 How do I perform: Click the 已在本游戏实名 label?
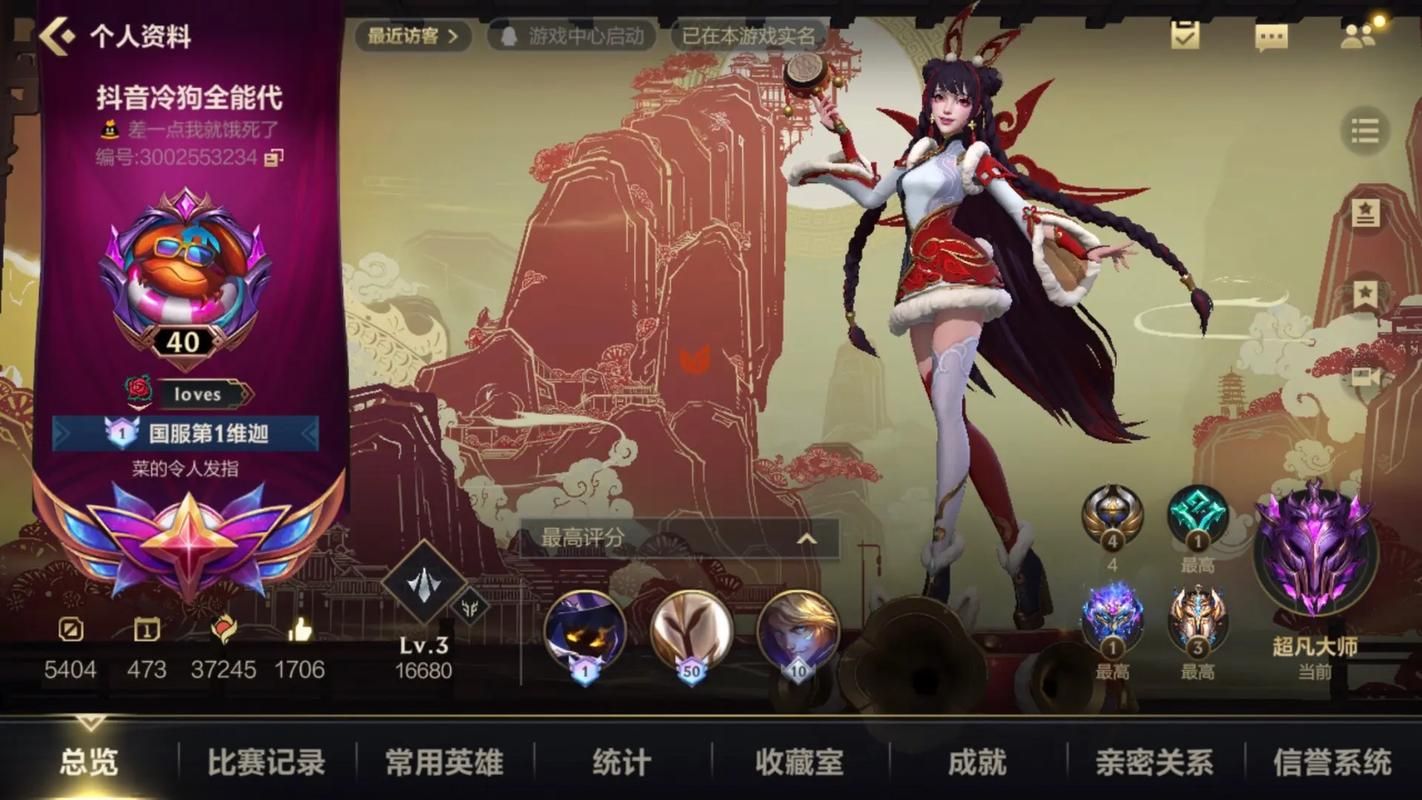pos(748,34)
